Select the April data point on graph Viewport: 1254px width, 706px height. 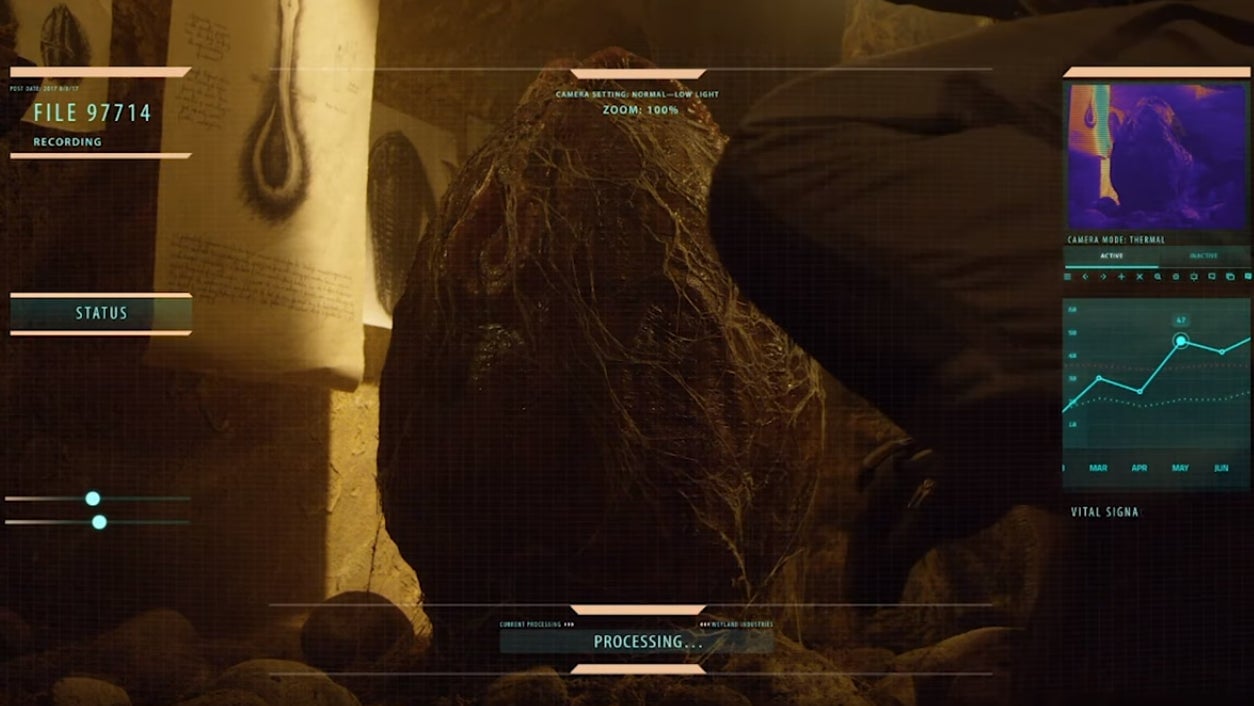click(1139, 391)
